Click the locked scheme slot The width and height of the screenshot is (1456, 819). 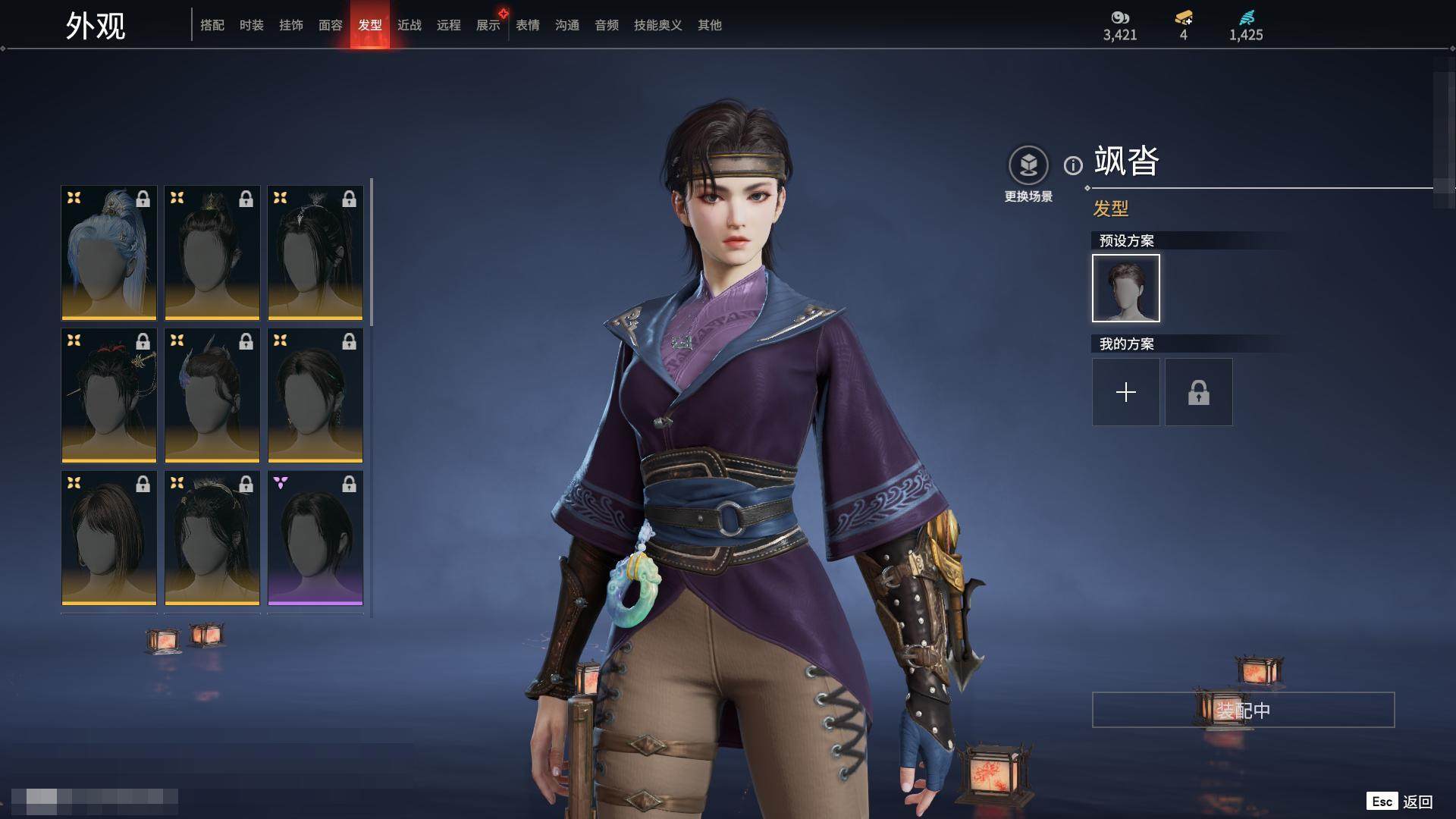click(1199, 392)
